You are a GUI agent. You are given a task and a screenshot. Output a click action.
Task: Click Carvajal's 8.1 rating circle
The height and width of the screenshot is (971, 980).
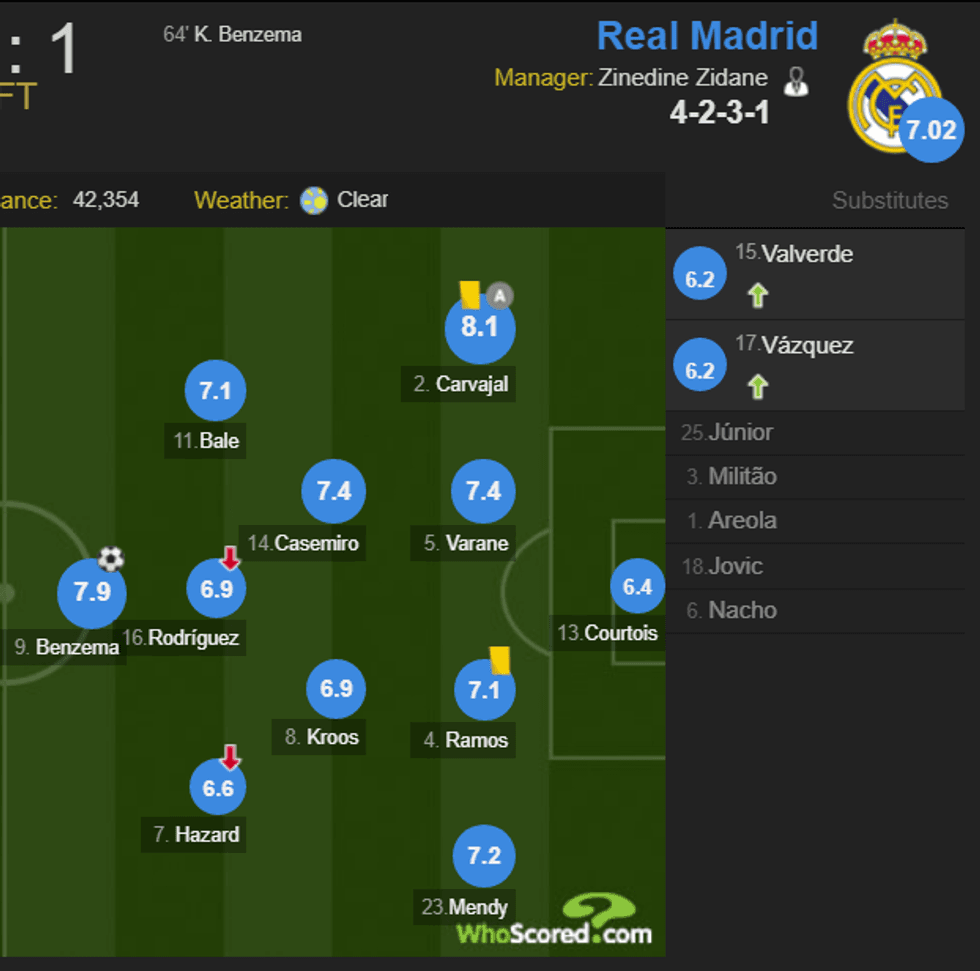tap(480, 328)
